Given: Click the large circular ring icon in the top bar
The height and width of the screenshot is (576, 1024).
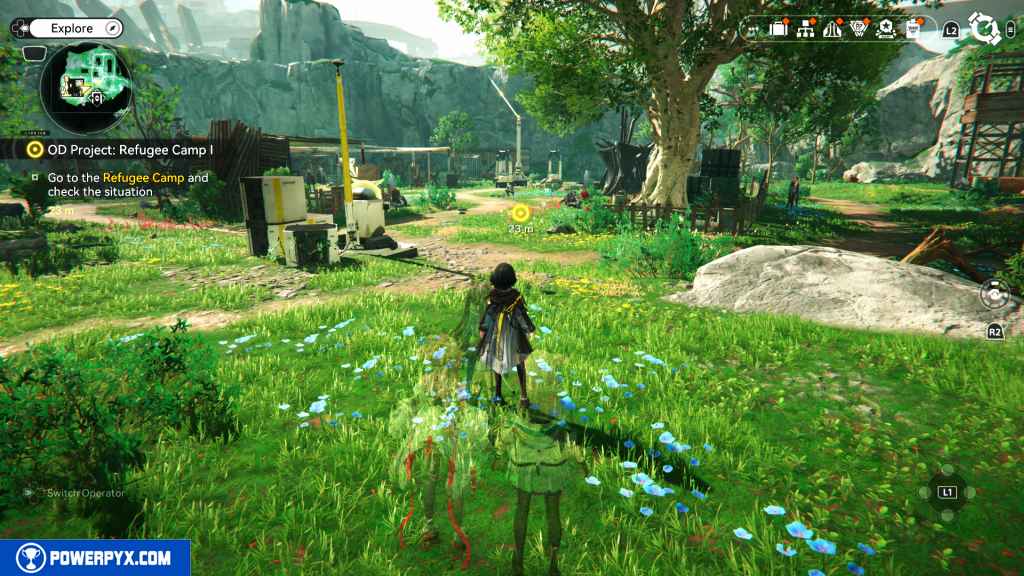Looking at the screenshot, I should [985, 29].
